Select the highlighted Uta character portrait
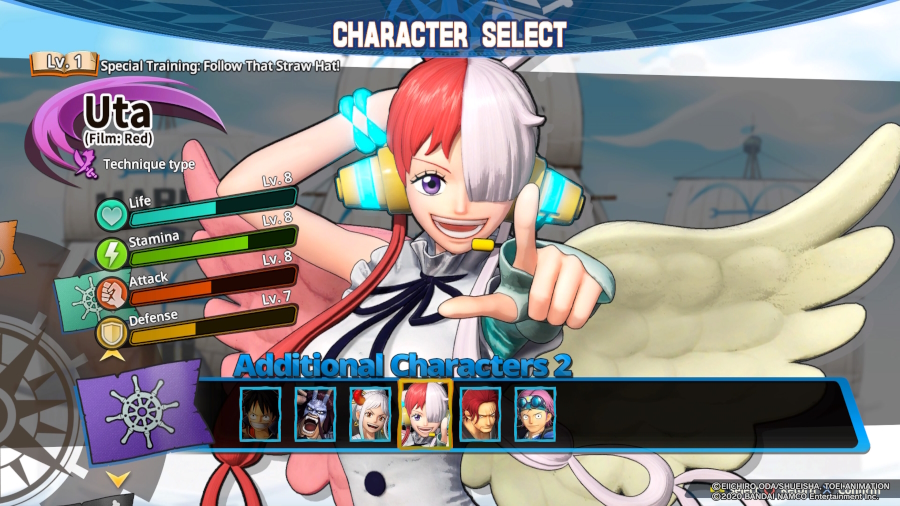 (x=425, y=413)
